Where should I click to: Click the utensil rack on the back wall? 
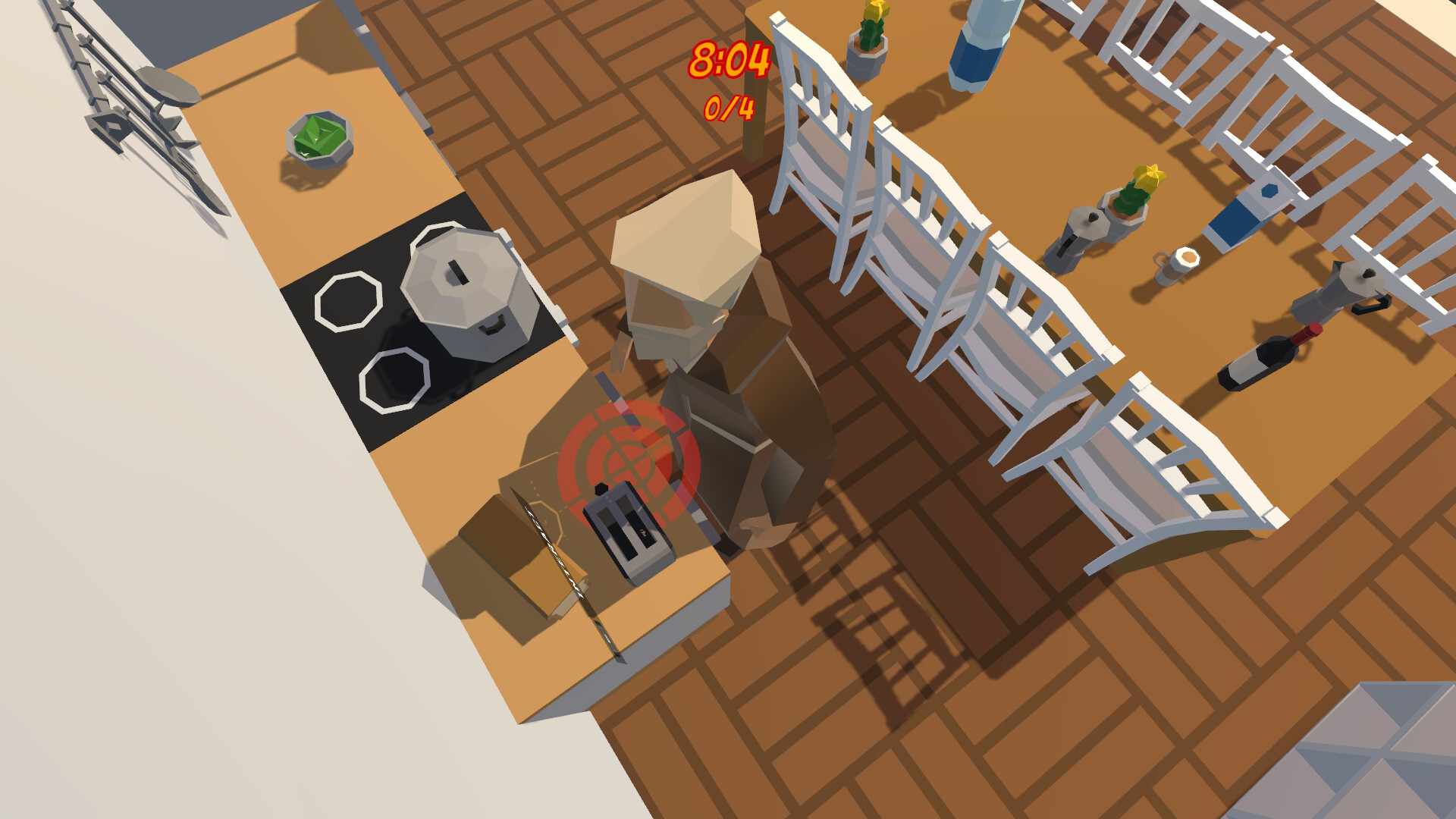coord(121,83)
